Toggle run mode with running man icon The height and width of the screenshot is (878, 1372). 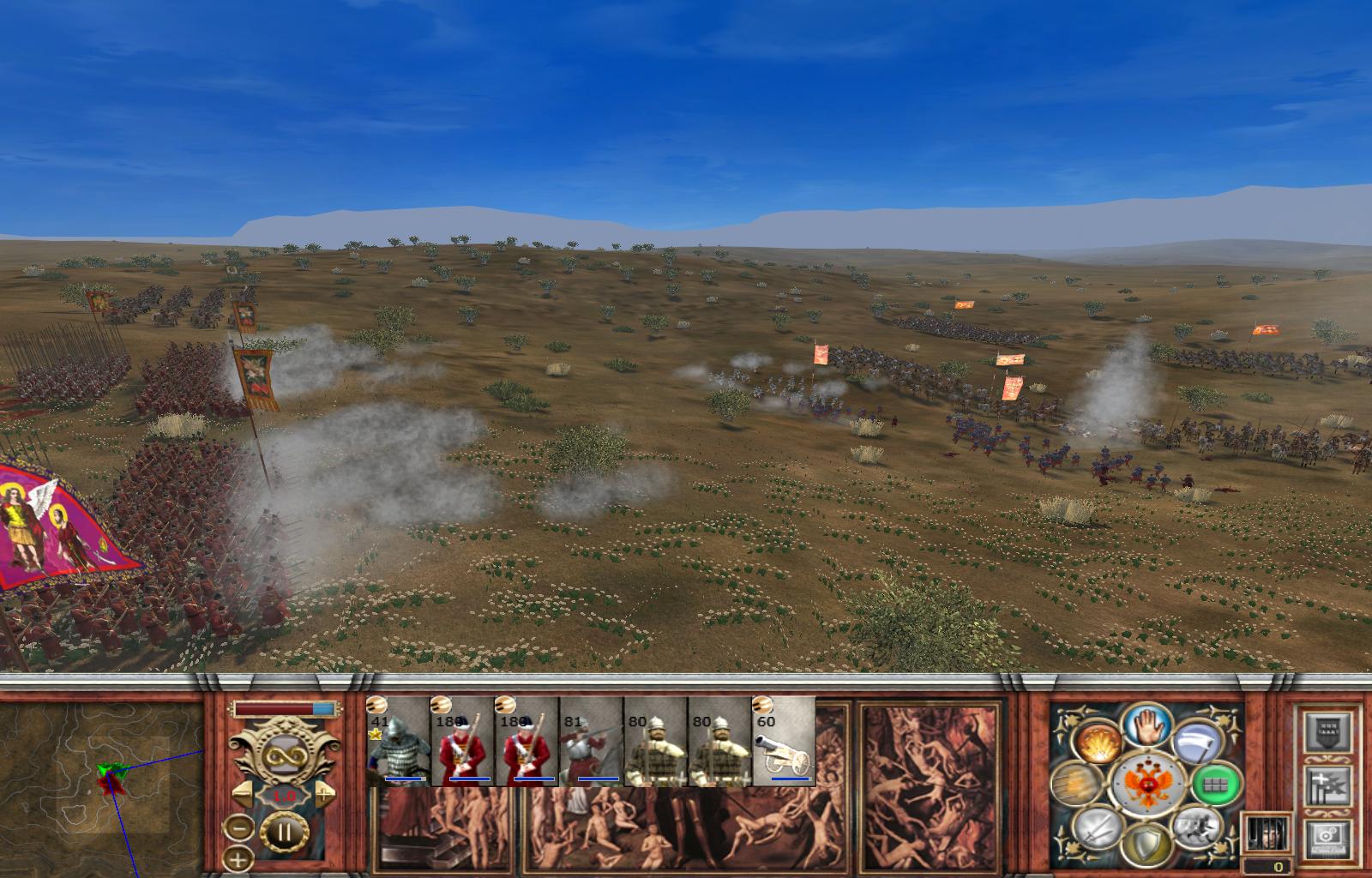pyautogui.click(x=1195, y=827)
